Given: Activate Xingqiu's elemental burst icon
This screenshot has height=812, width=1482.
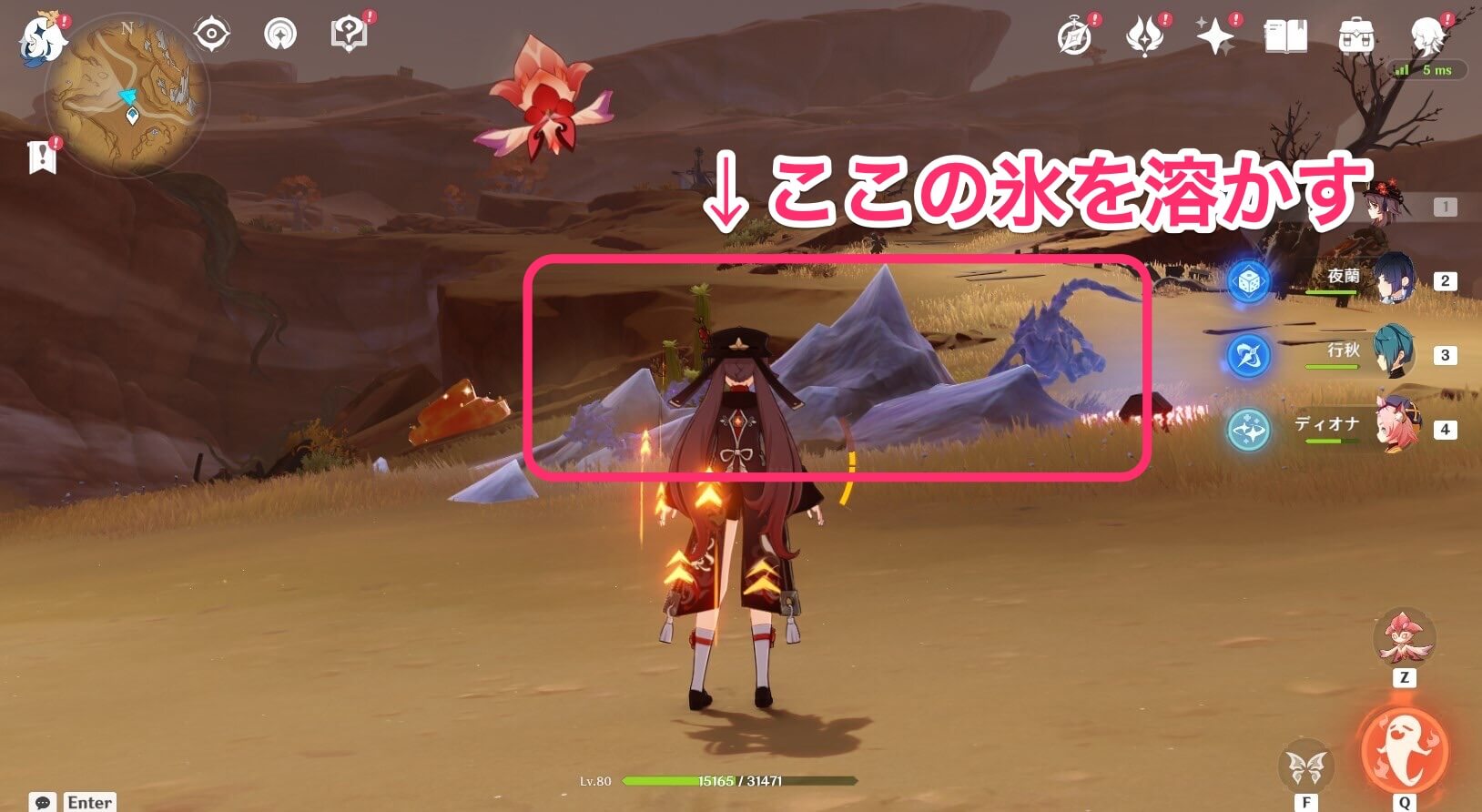Looking at the screenshot, I should [1250, 356].
